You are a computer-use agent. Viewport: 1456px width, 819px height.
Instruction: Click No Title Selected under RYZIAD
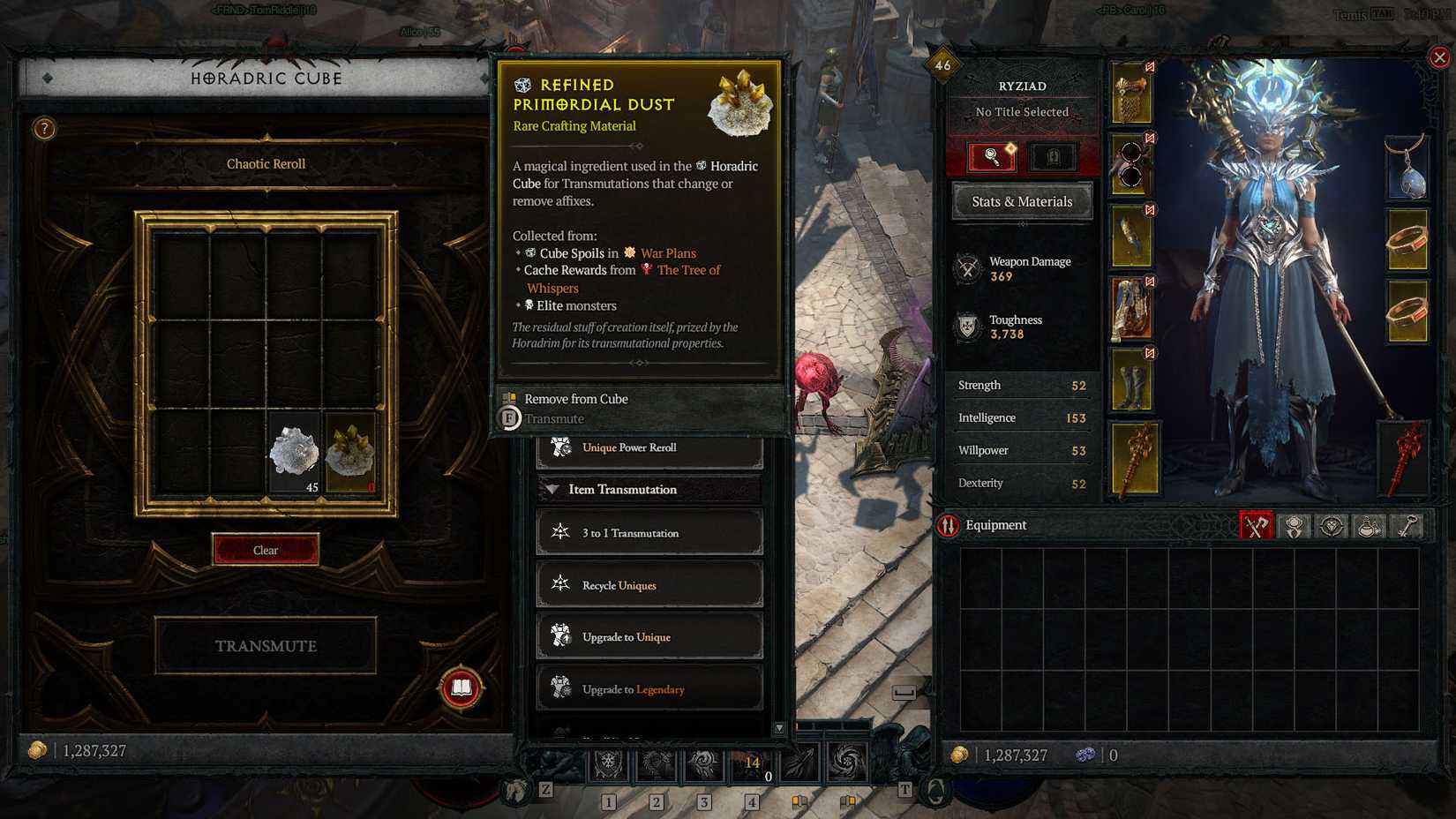pyautogui.click(x=1021, y=112)
